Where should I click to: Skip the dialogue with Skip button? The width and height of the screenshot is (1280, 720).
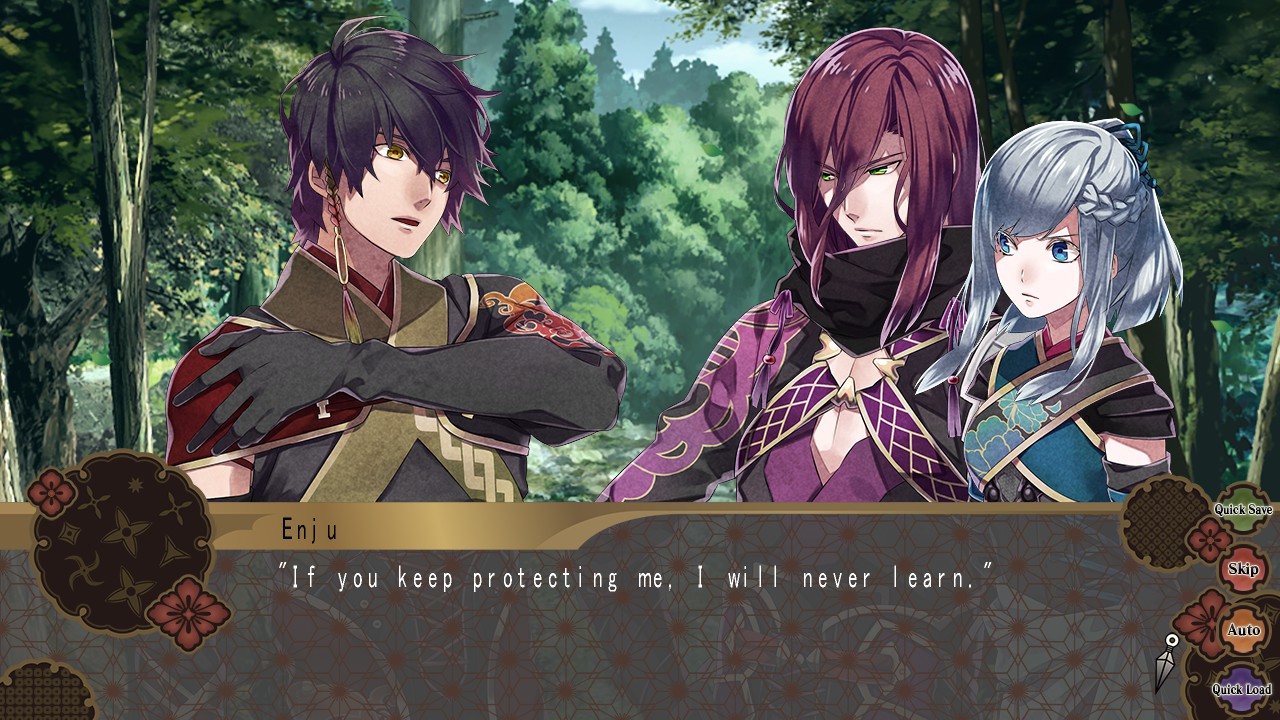1243,569
